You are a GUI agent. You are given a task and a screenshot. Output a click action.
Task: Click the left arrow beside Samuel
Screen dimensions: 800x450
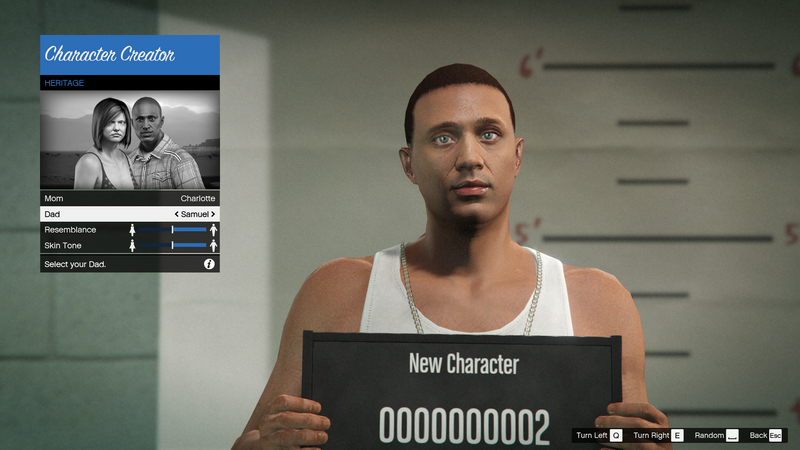point(177,214)
